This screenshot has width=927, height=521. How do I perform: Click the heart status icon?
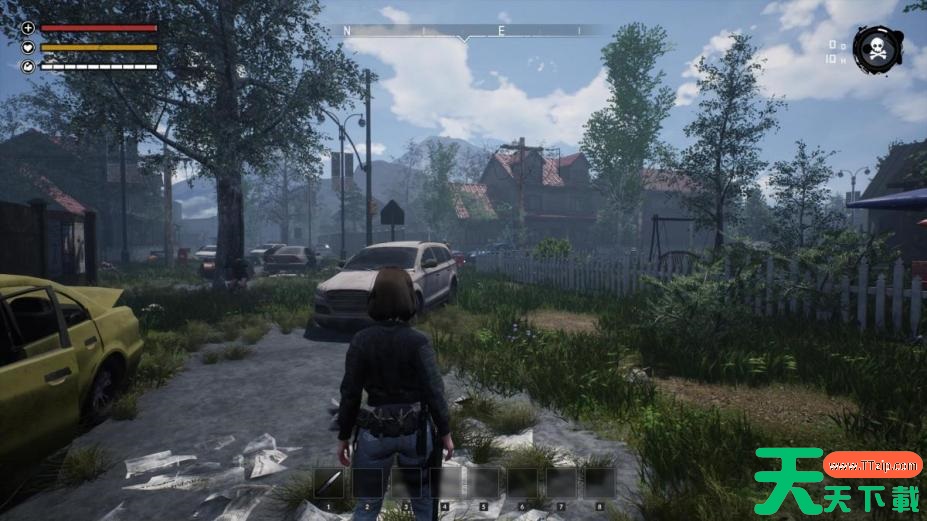click(x=27, y=47)
